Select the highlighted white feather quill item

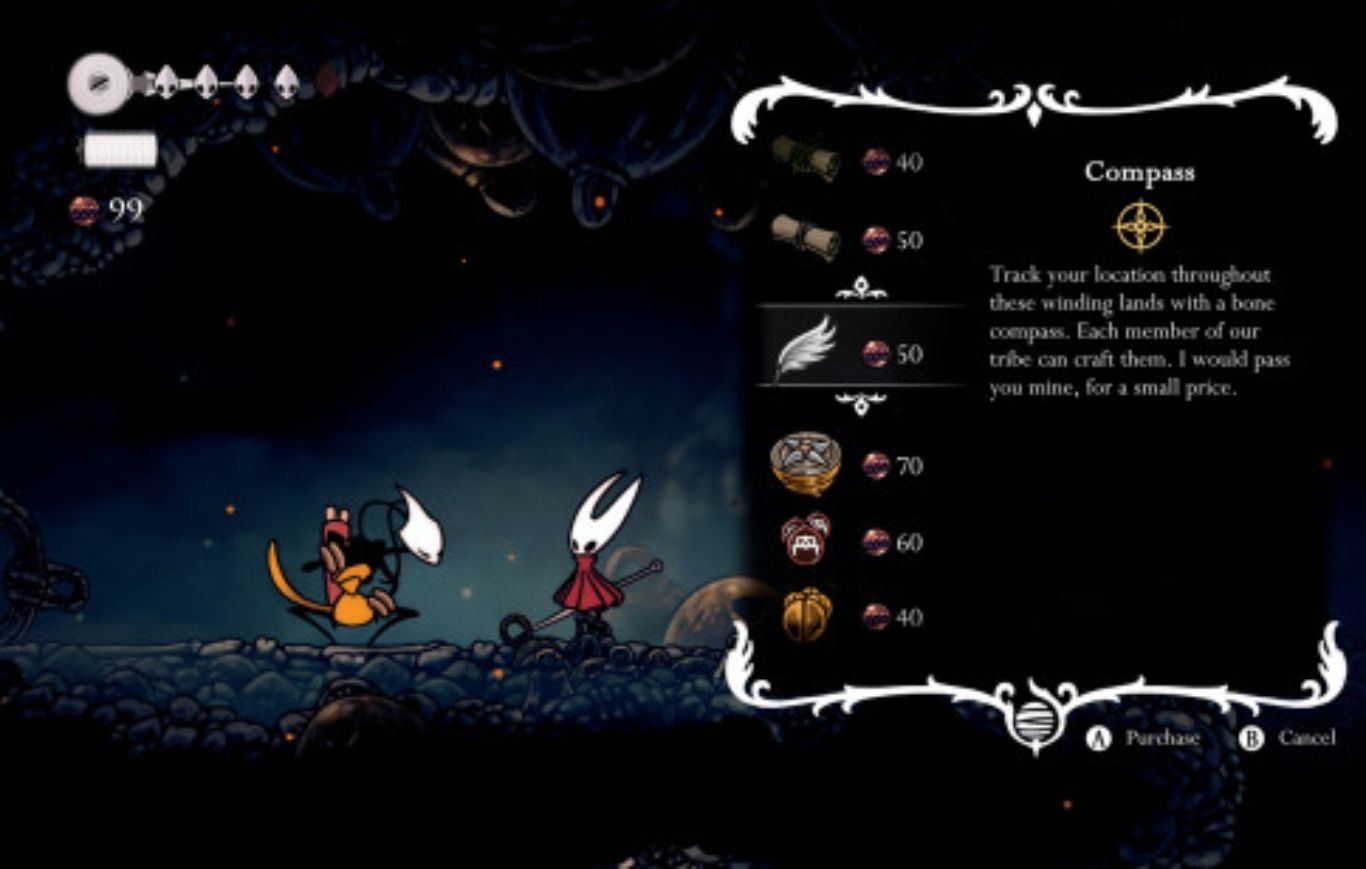[805, 350]
